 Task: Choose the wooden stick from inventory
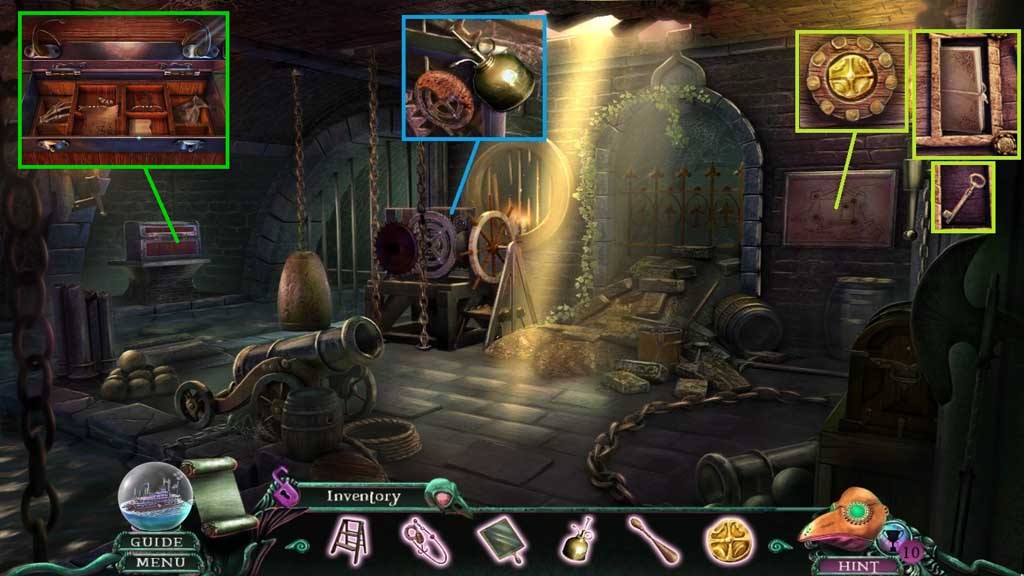pos(653,540)
